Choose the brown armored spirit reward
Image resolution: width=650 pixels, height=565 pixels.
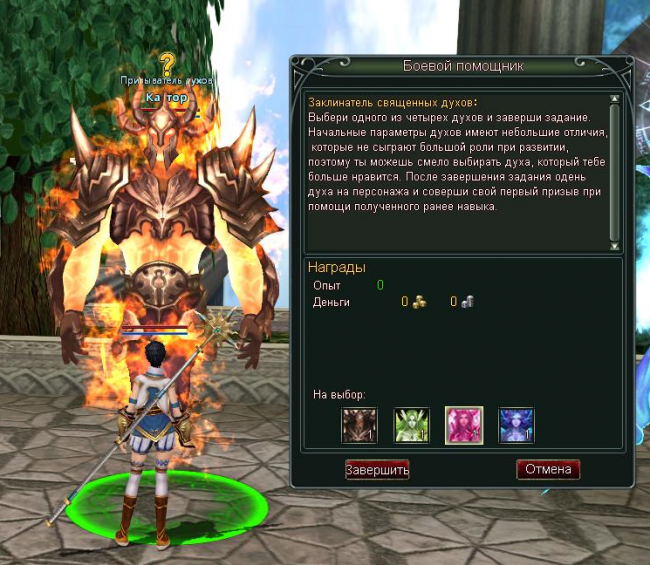(x=359, y=425)
